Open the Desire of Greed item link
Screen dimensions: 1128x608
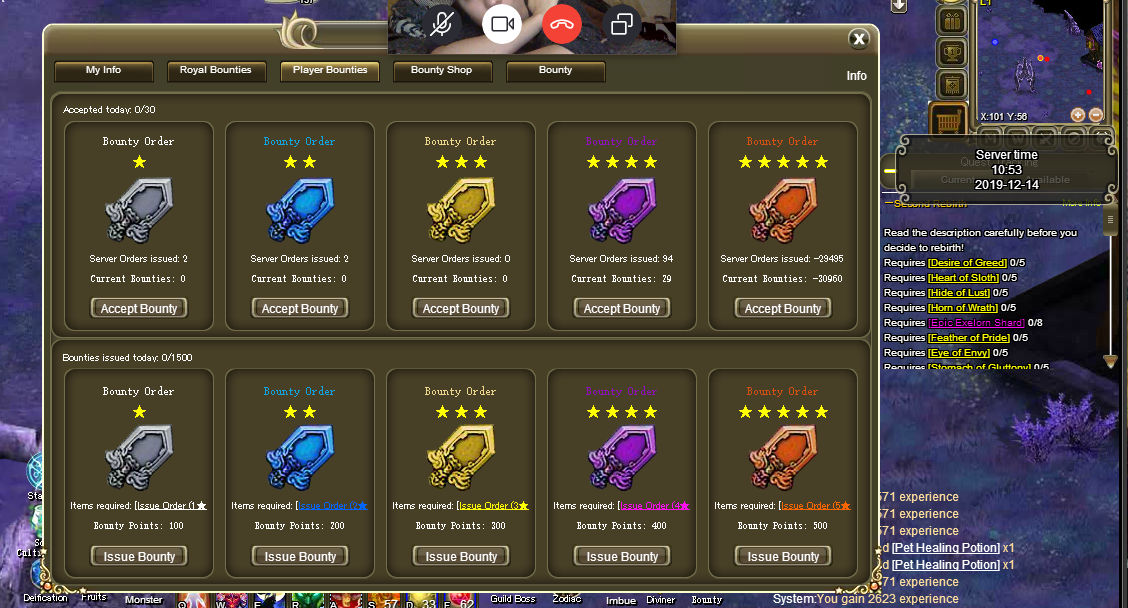pyautogui.click(x=967, y=263)
